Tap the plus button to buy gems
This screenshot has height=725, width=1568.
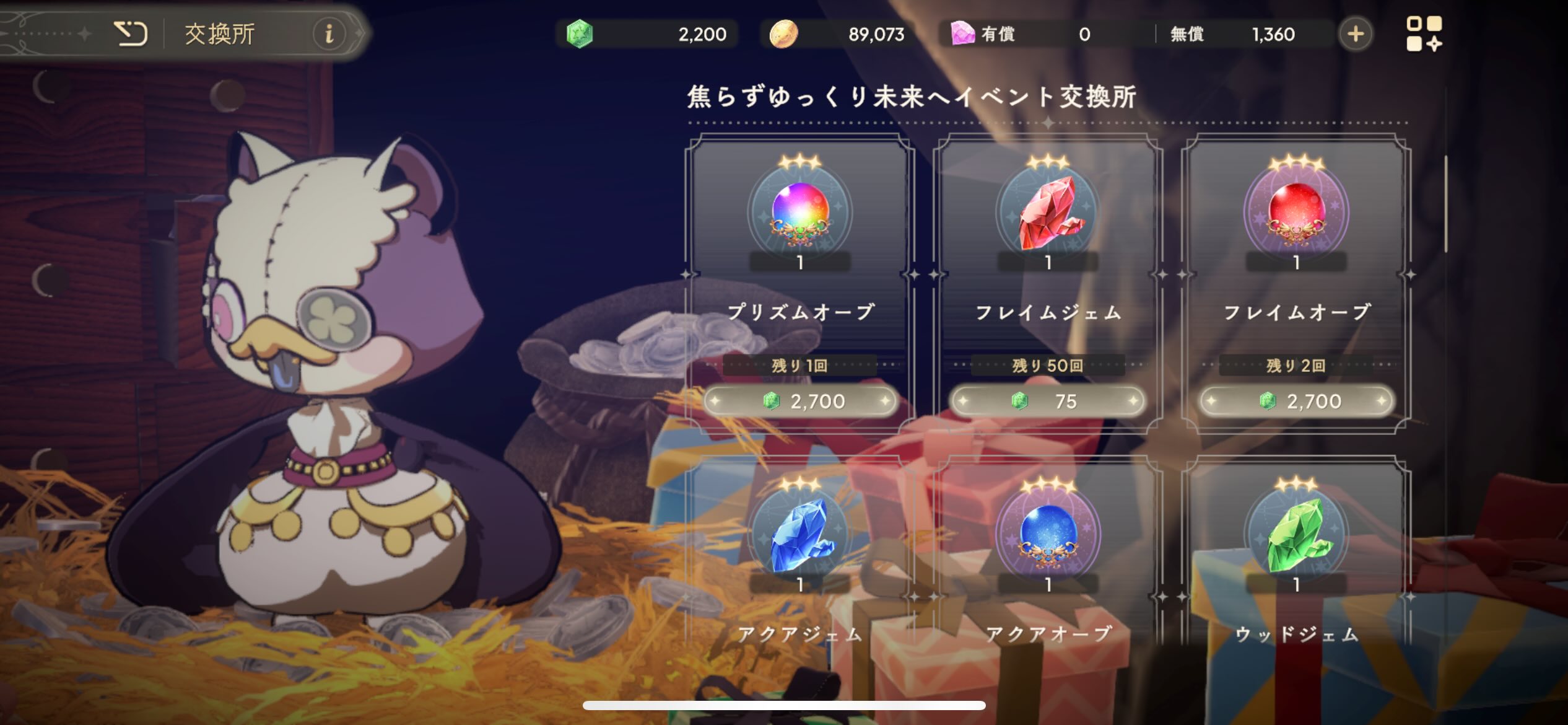tap(1355, 35)
